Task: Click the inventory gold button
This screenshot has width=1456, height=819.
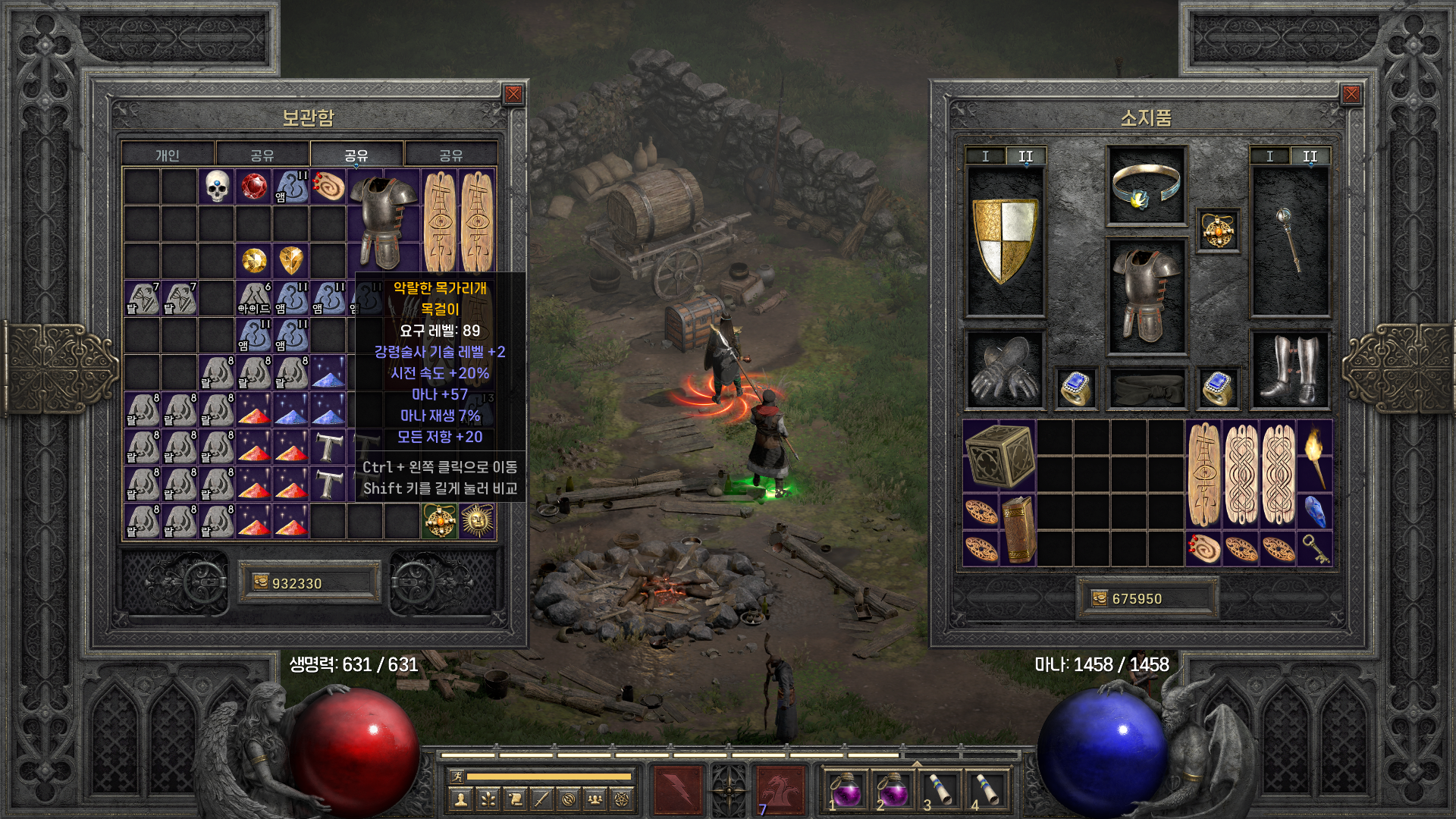Action: (1100, 598)
